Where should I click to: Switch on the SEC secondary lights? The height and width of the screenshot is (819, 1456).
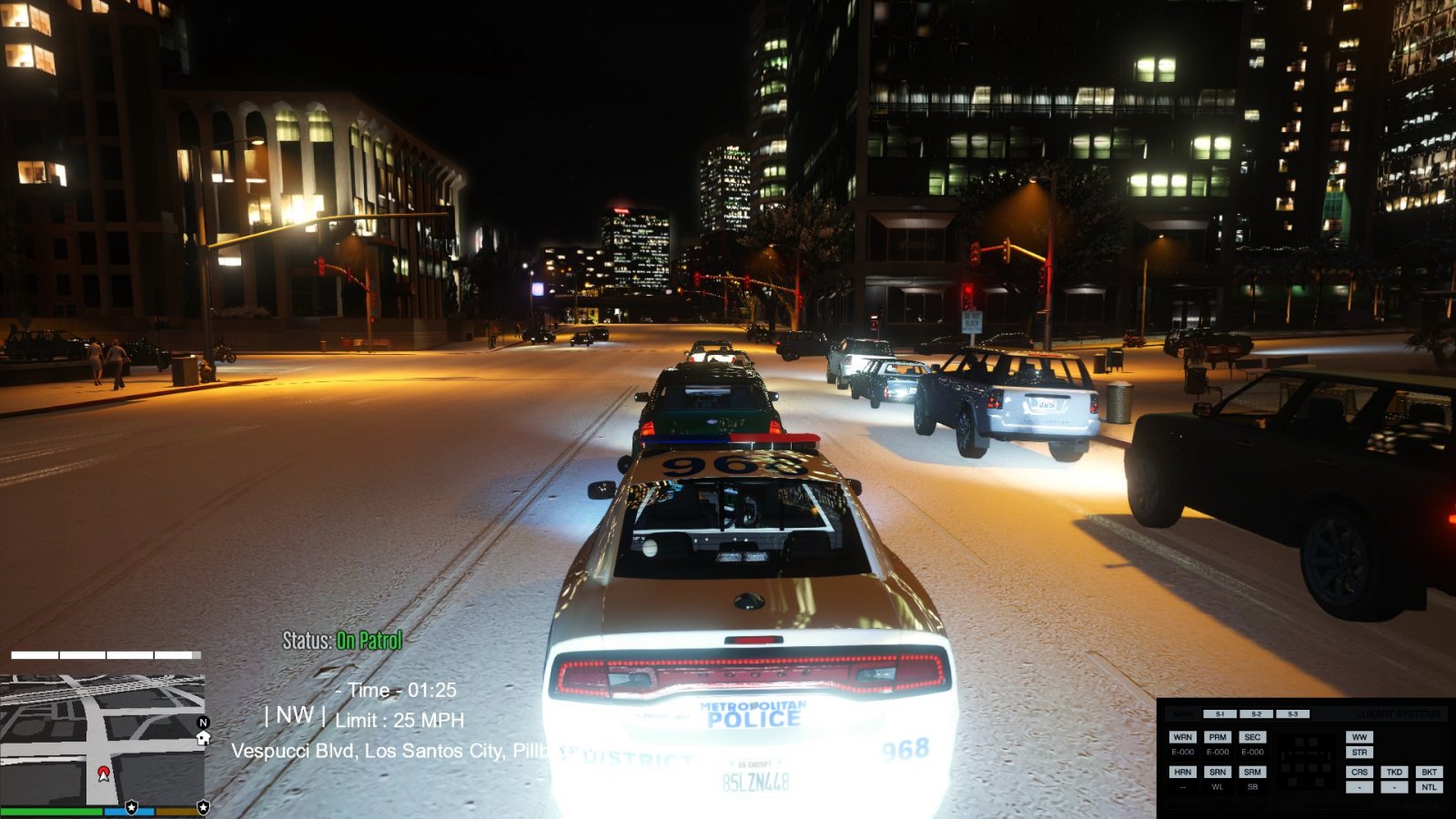point(1252,737)
